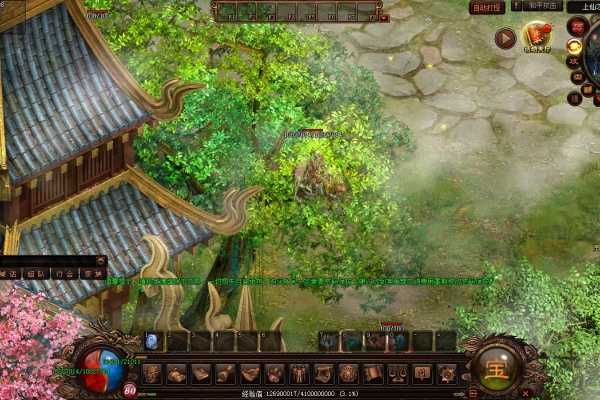Open the mail envelope icon near the minimap
The height and width of the screenshot is (400, 600).
[575, 79]
